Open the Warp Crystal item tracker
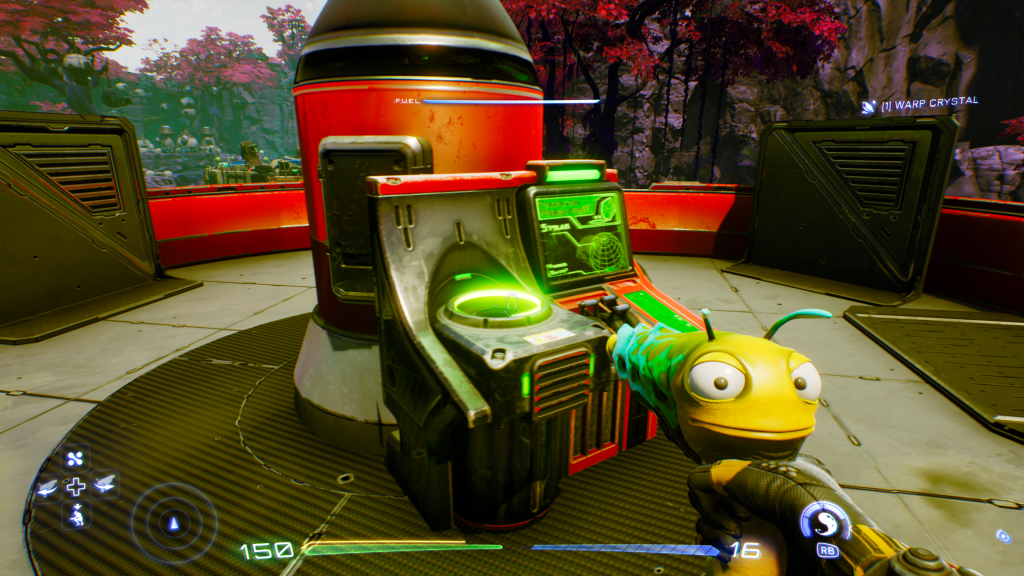Viewport: 1024px width, 576px height. click(920, 103)
